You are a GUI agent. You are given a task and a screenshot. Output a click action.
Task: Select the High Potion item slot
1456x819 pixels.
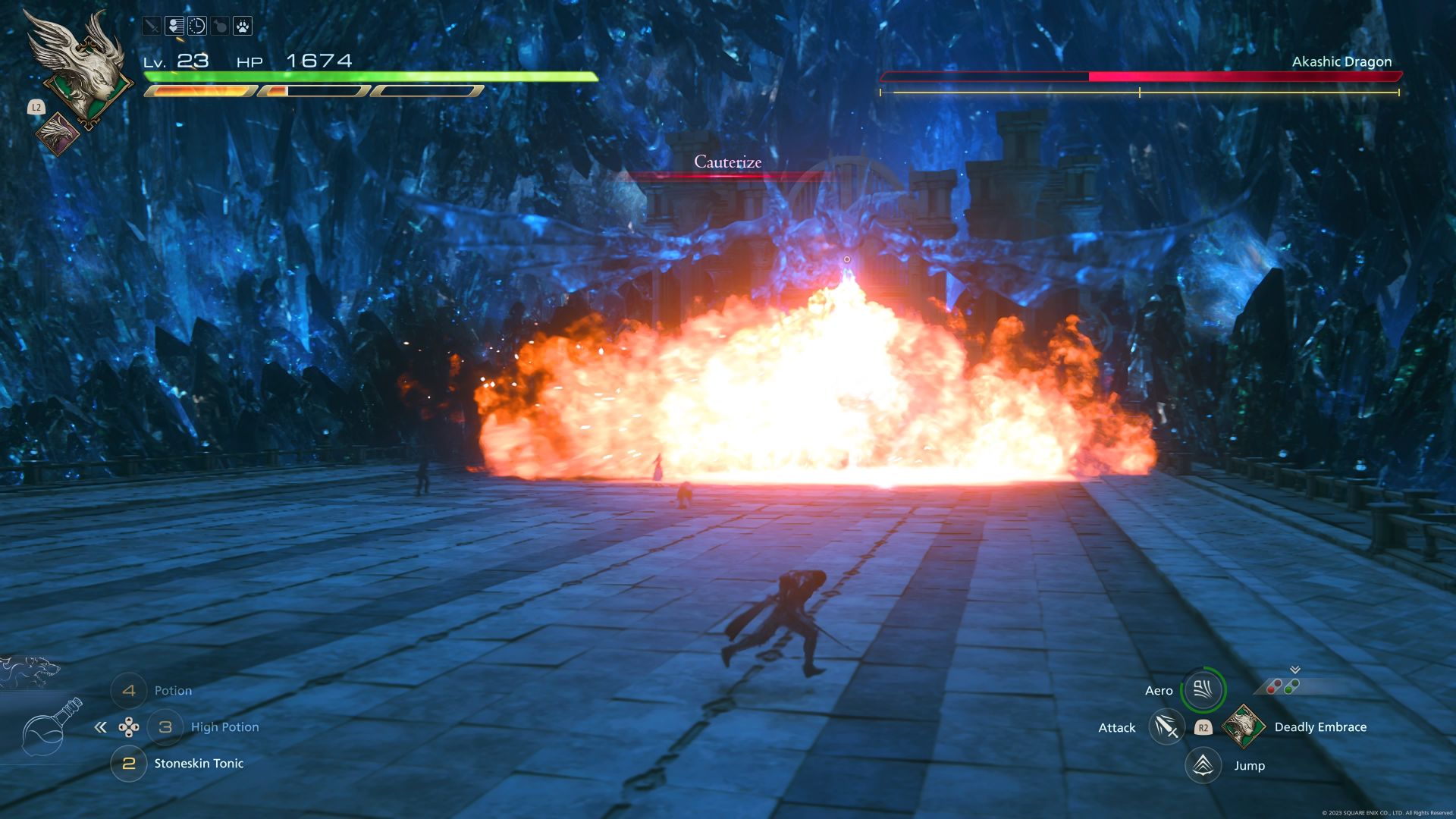coord(167,726)
